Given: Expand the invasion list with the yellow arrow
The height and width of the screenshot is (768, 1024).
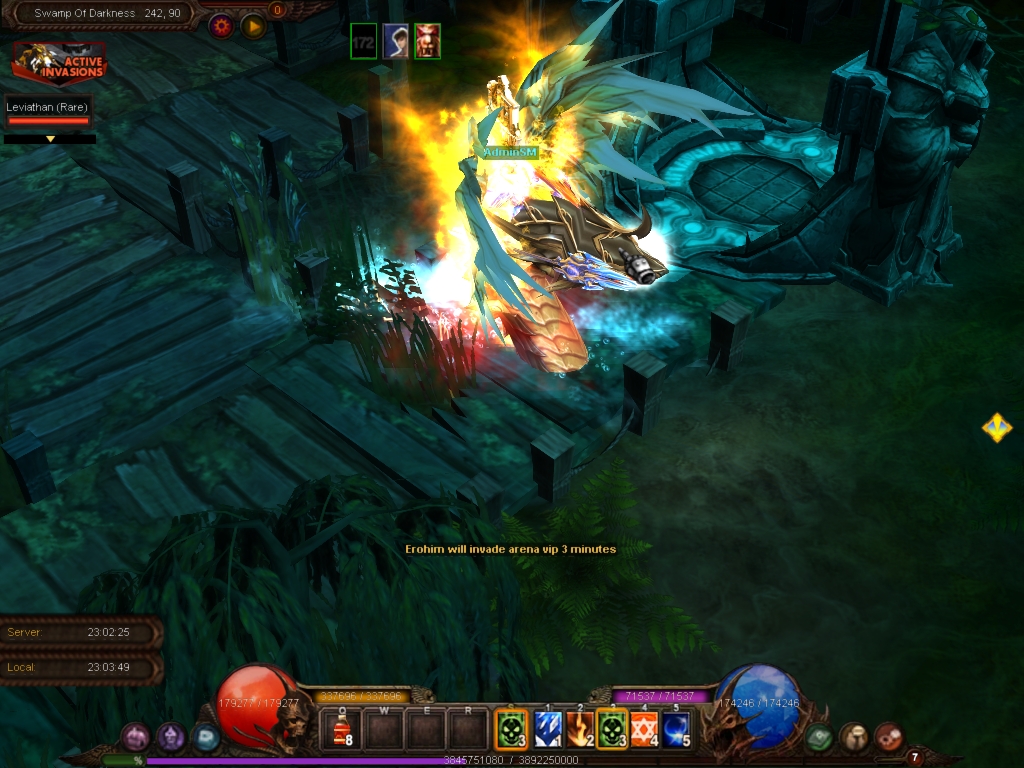Looking at the screenshot, I should (50, 139).
